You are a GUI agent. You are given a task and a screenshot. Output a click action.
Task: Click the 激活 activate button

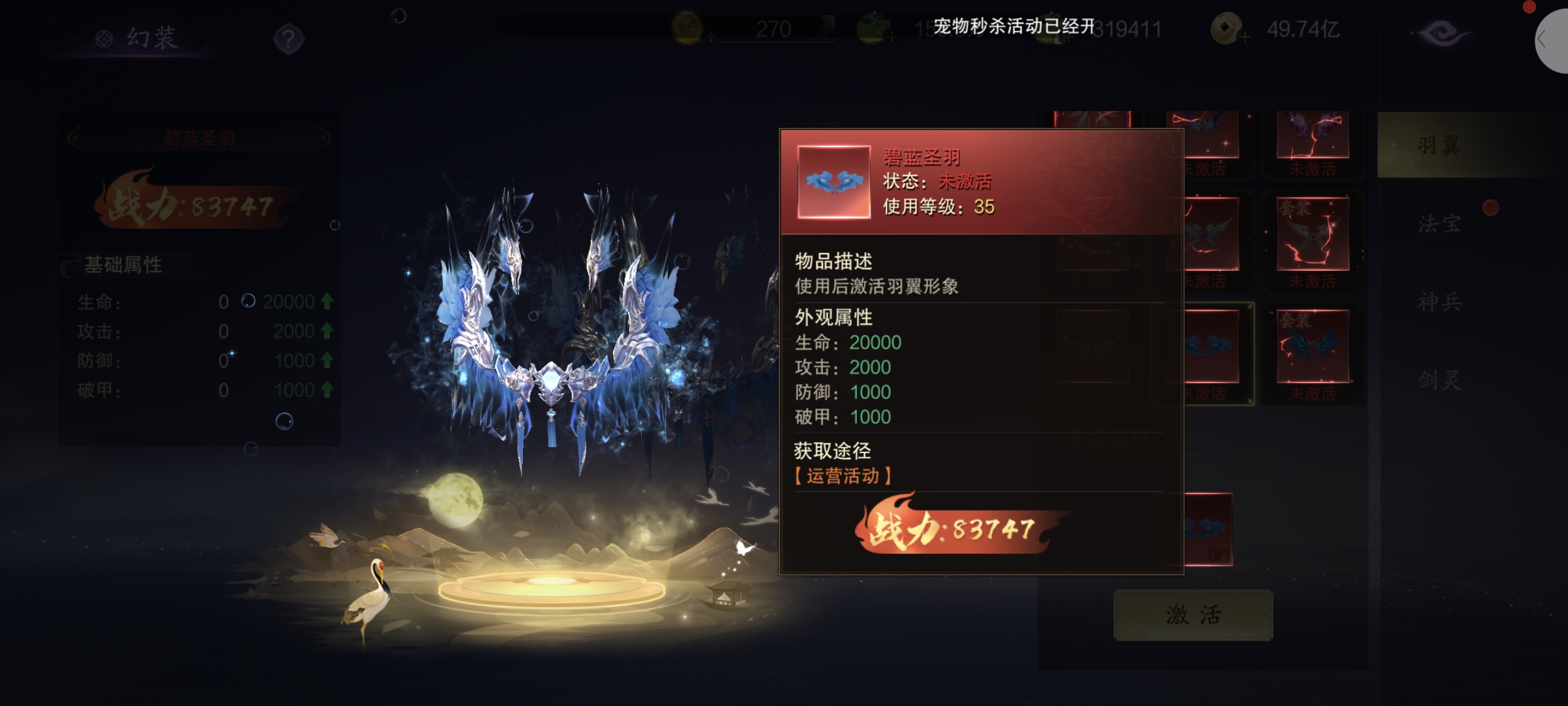[1192, 615]
